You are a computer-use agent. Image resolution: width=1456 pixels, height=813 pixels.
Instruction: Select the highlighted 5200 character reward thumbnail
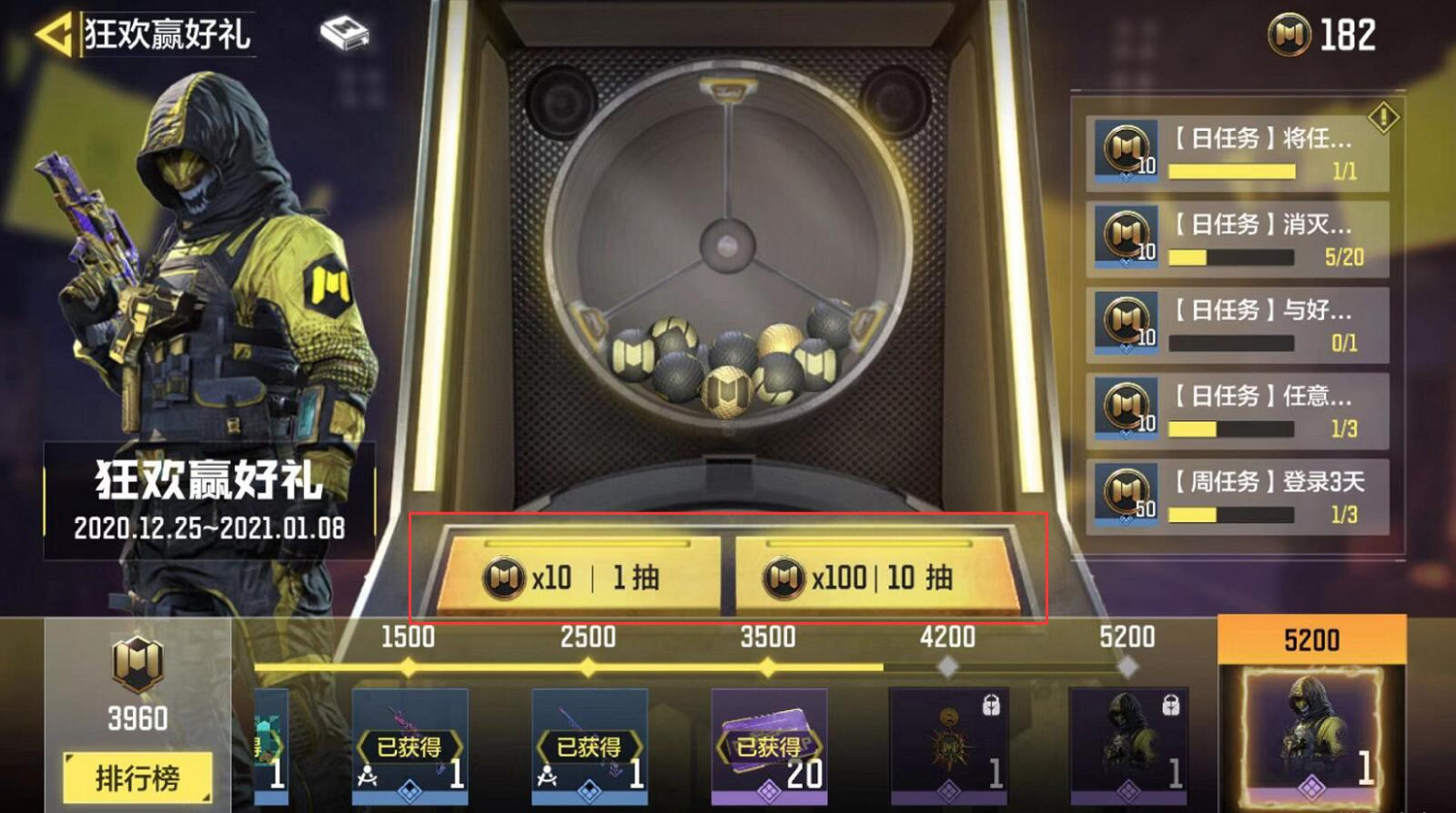tap(1310, 728)
